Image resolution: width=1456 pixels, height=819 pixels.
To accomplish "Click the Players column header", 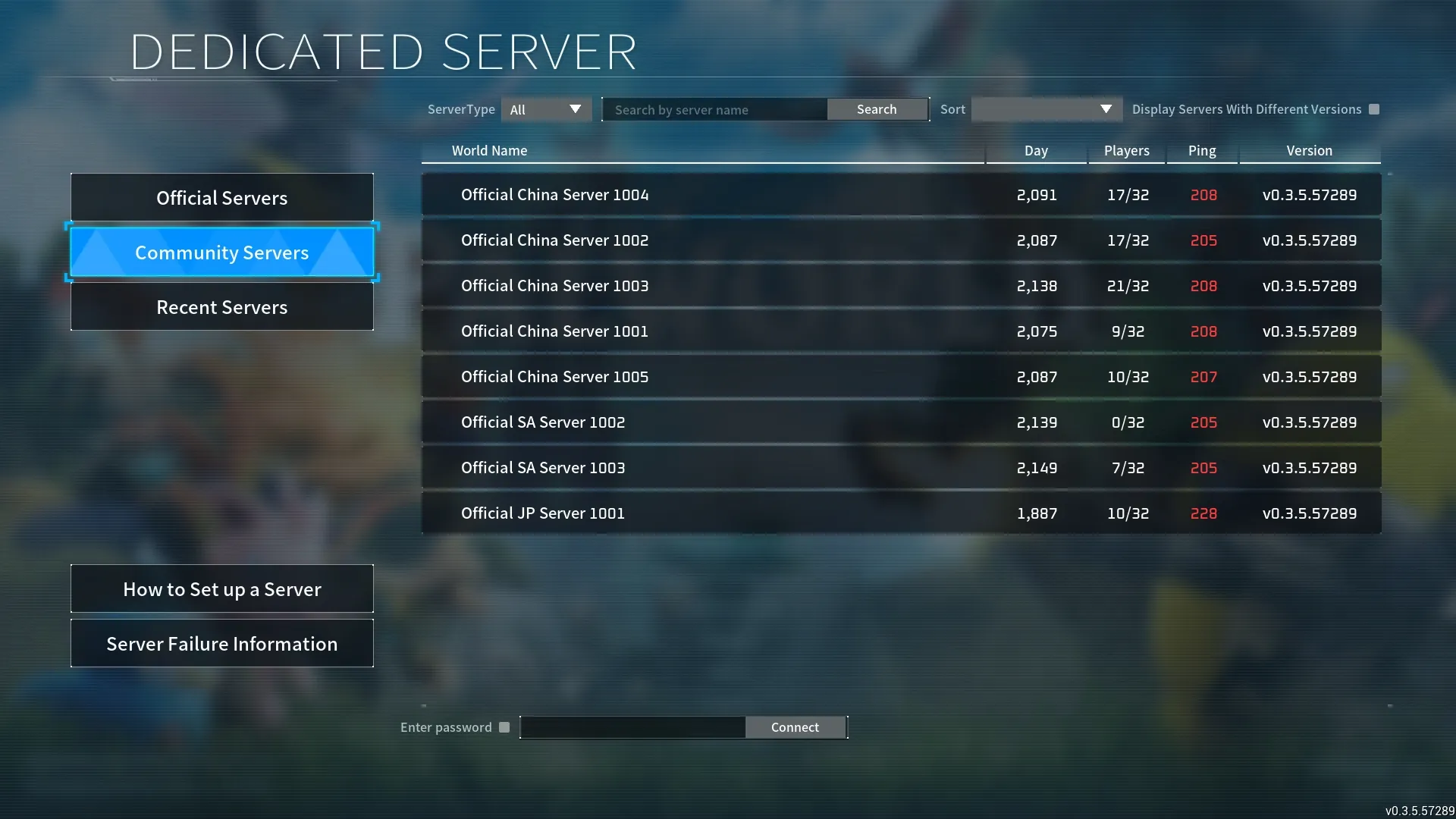I will (x=1126, y=150).
